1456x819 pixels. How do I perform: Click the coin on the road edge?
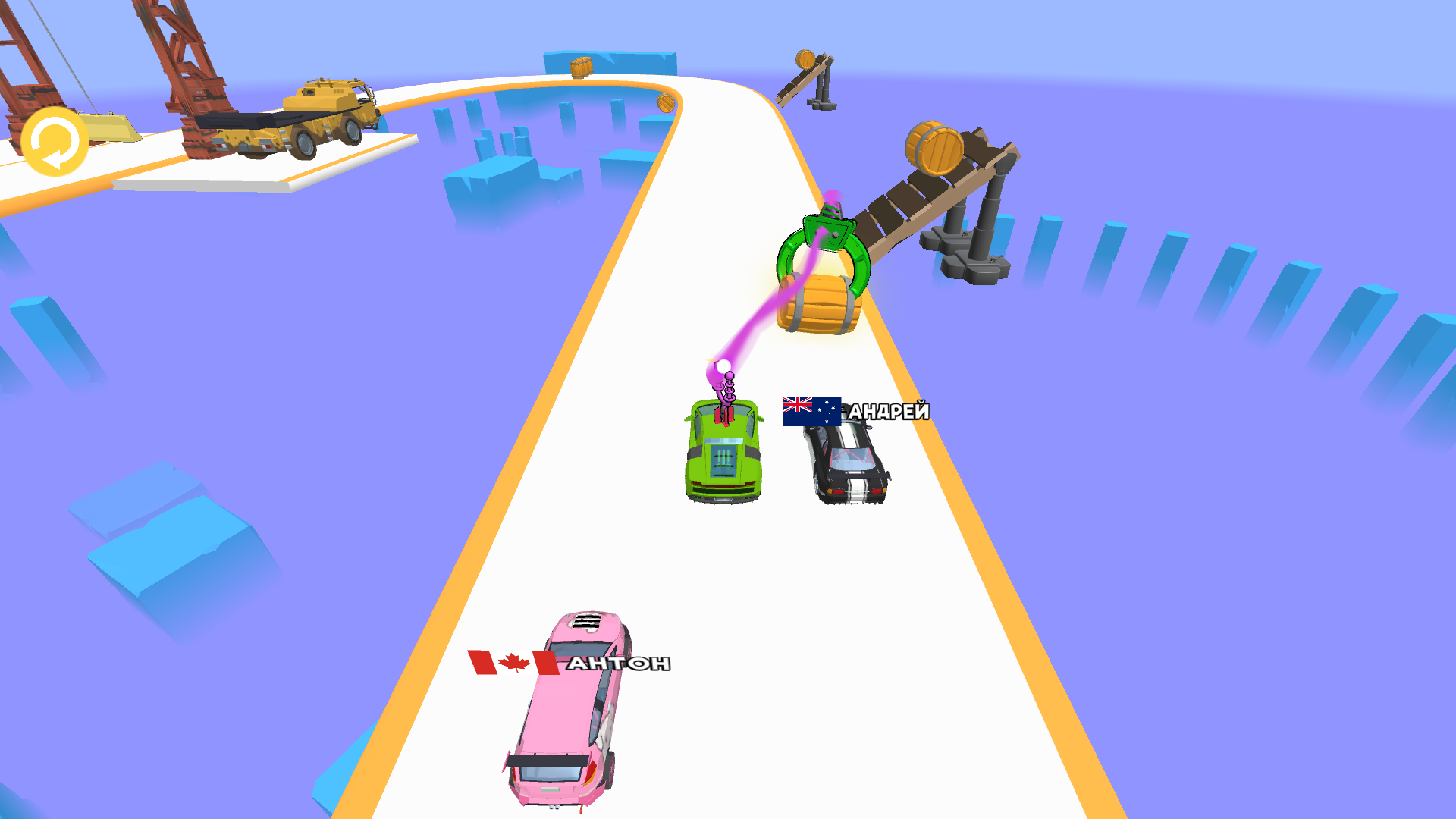[665, 102]
